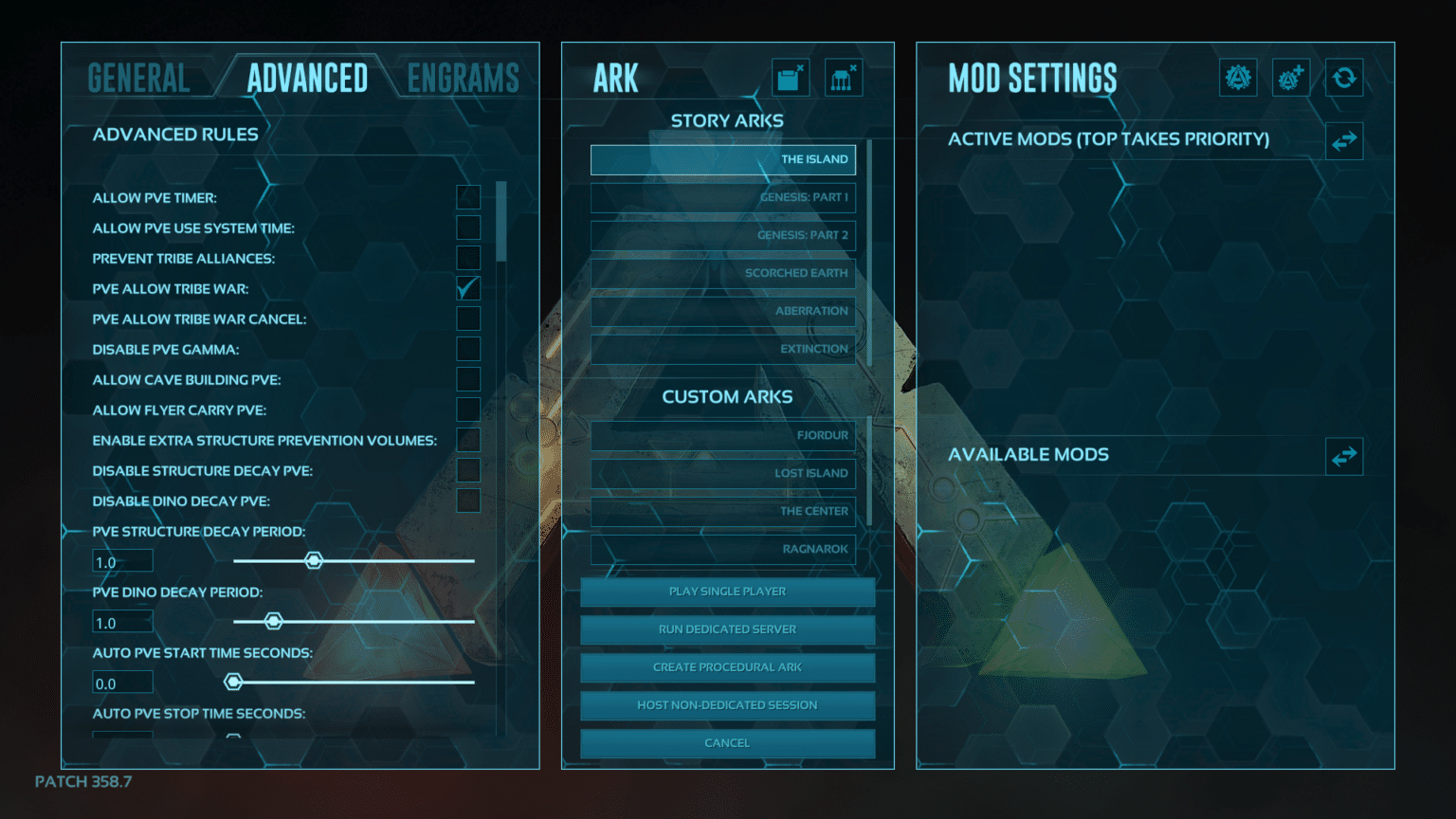Select the Fjordur custom ark
Viewport: 1456px width, 819px height.
tap(722, 435)
